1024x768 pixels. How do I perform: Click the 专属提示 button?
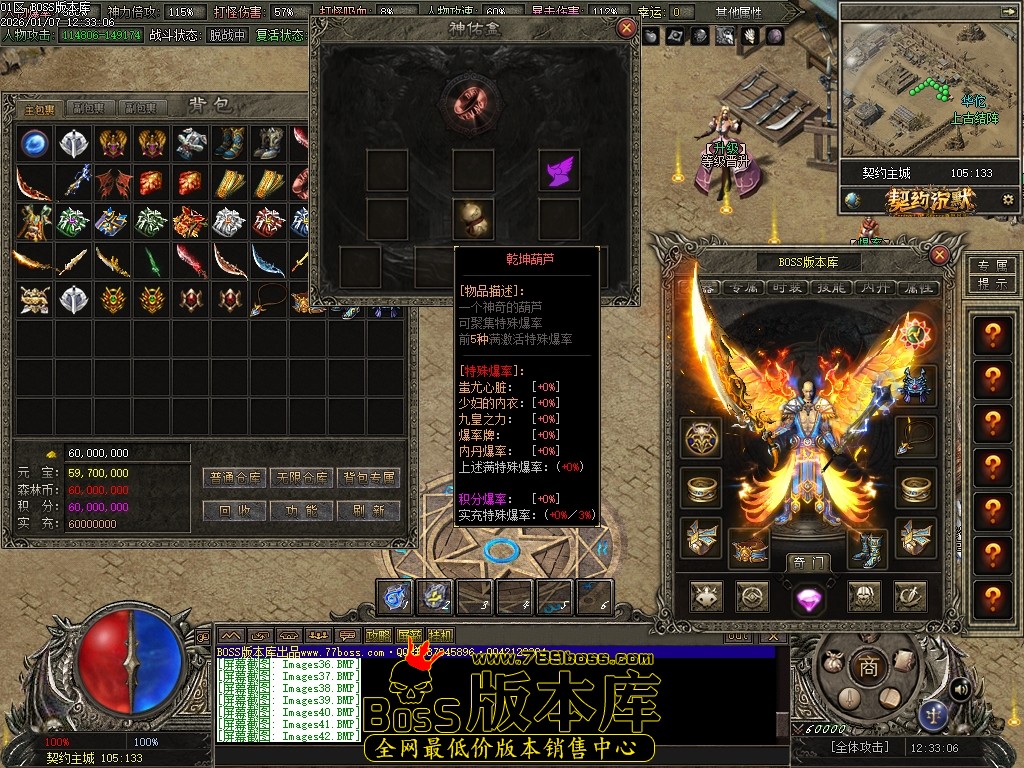pos(991,274)
